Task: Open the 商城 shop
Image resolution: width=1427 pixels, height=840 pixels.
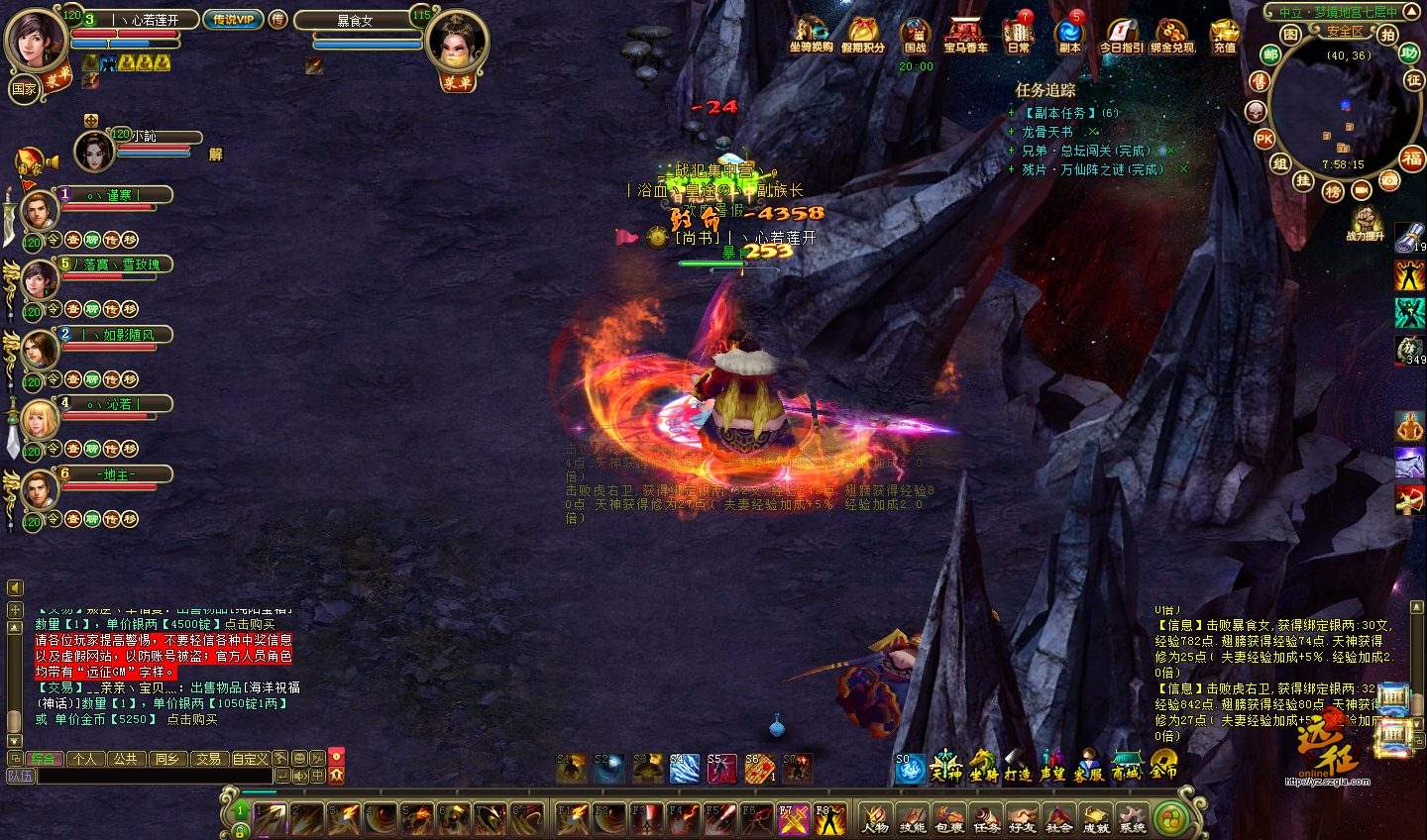Action: pyautogui.click(x=1125, y=766)
